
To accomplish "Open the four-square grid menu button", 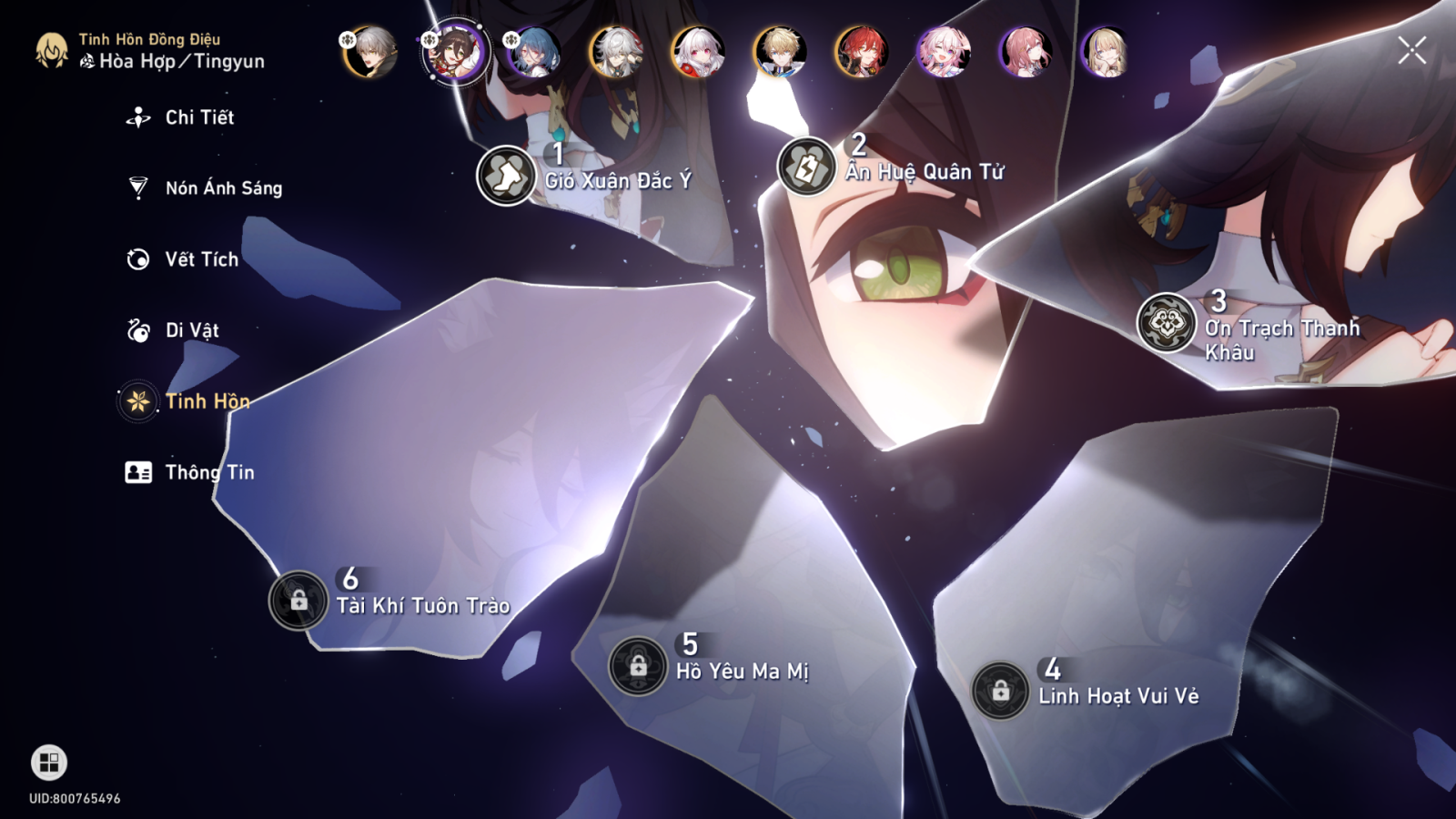I will point(49,763).
